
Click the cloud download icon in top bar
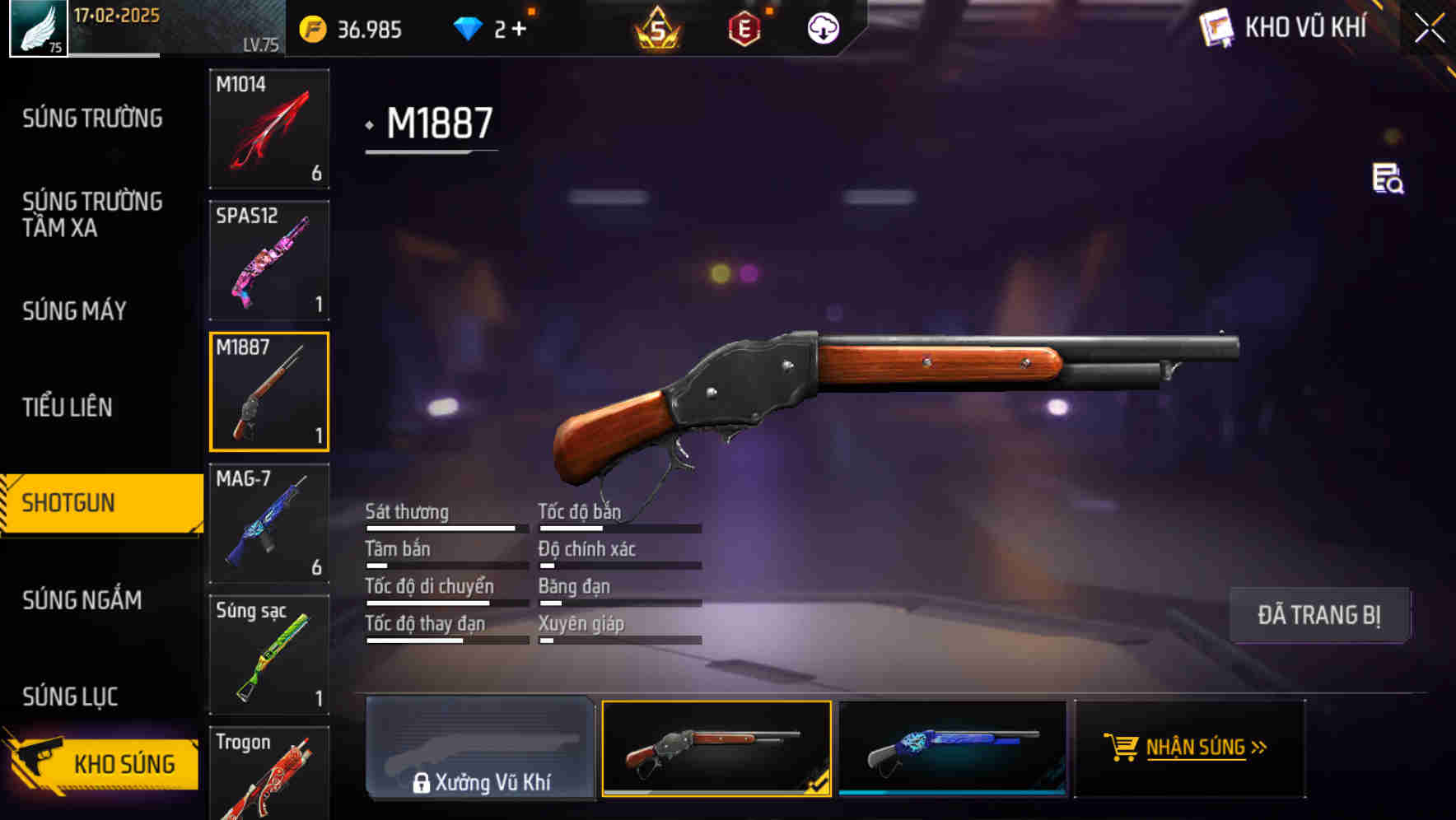point(821,27)
